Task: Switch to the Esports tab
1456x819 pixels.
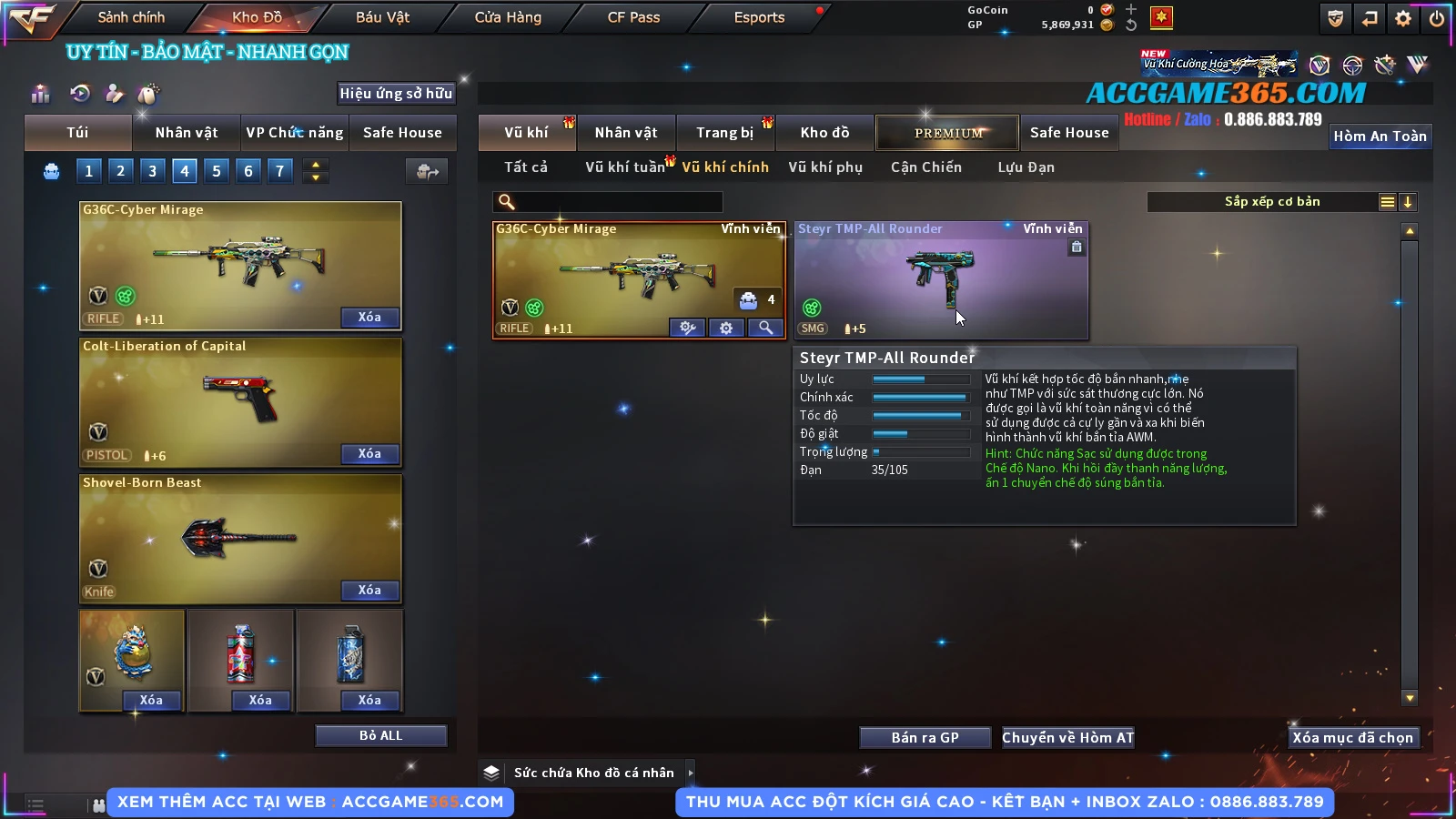Action: pyautogui.click(x=759, y=17)
